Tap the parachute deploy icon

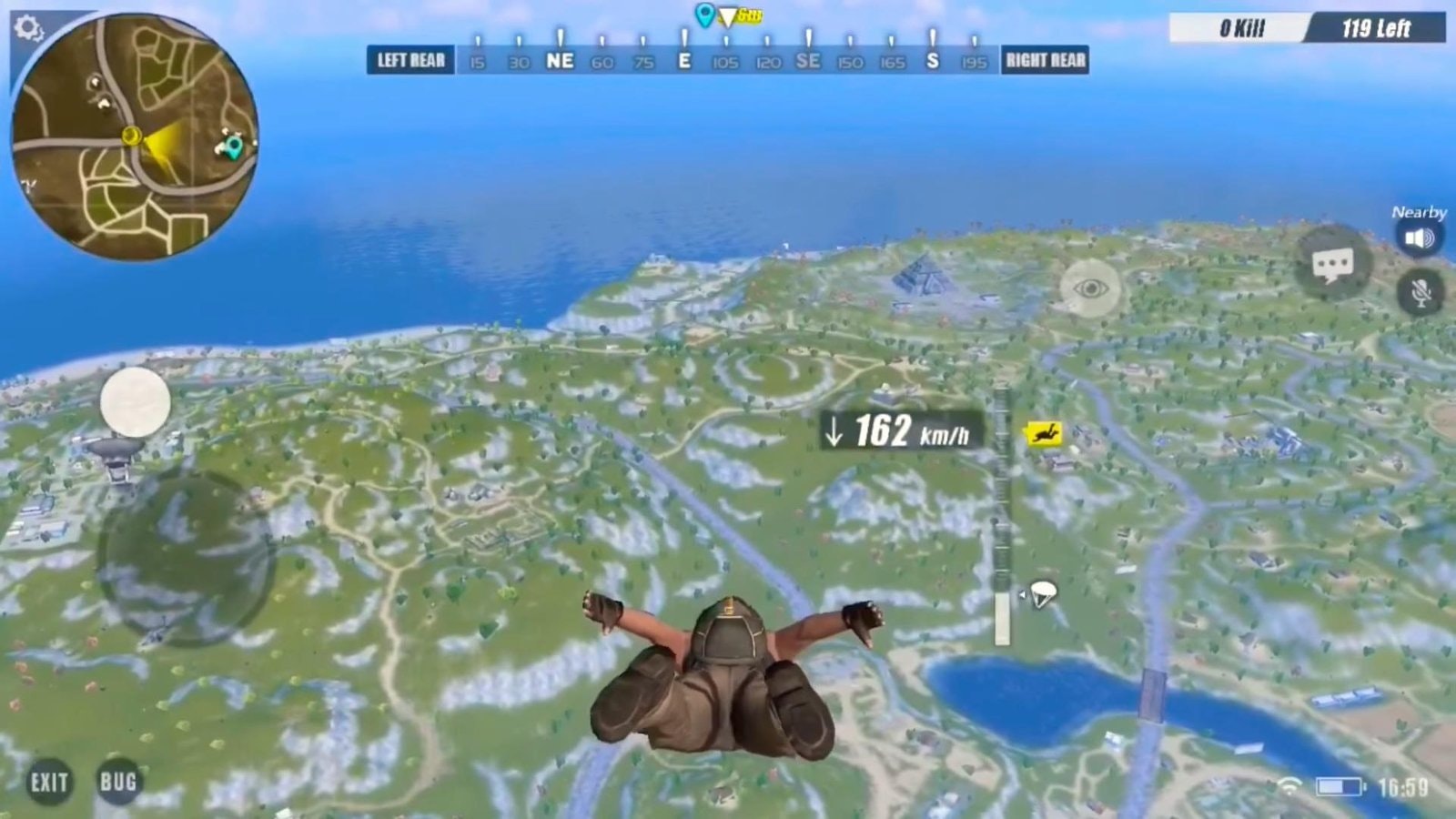[1040, 594]
